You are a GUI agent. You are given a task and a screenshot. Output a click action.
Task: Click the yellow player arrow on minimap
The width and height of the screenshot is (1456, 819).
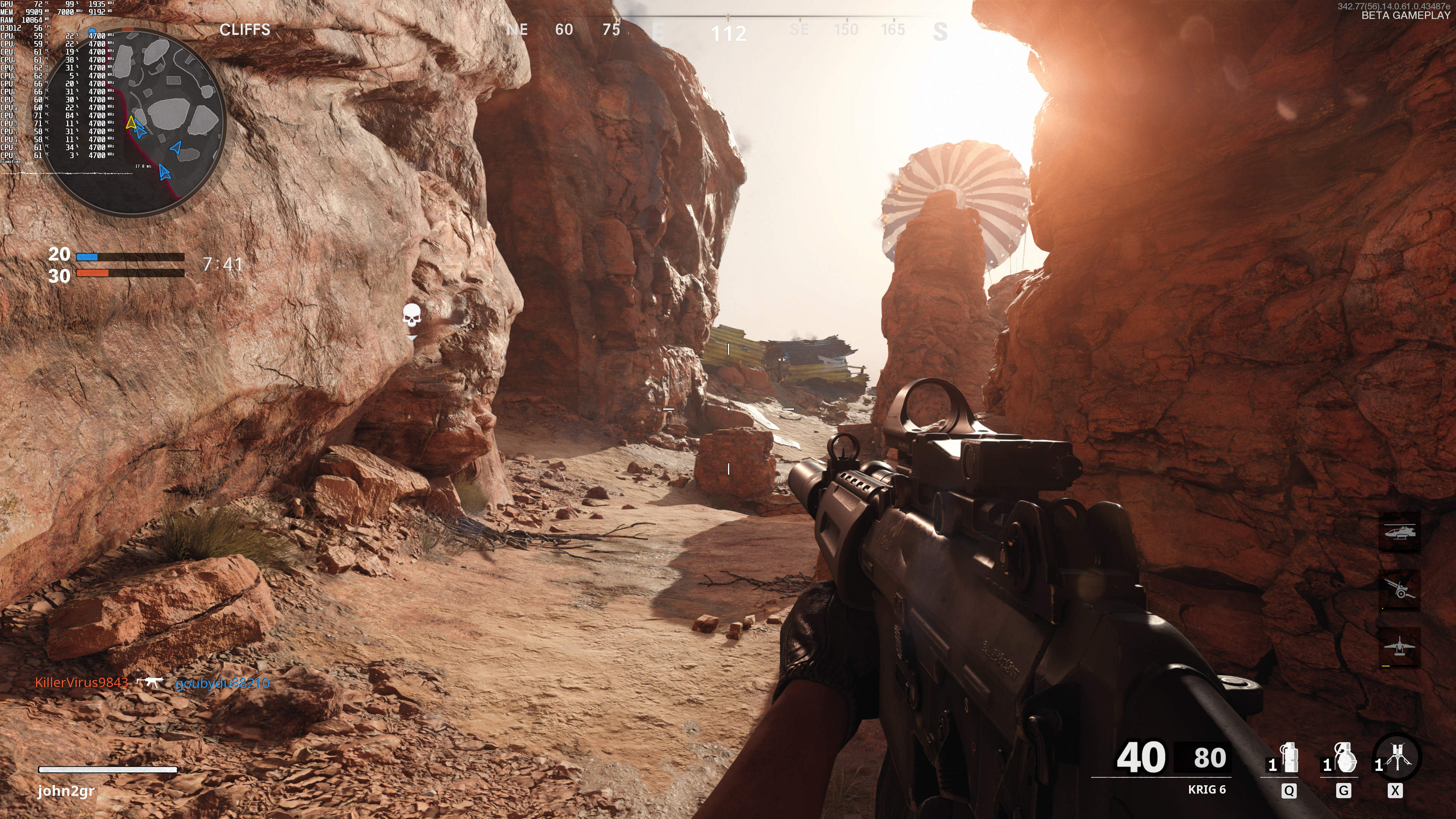click(130, 122)
